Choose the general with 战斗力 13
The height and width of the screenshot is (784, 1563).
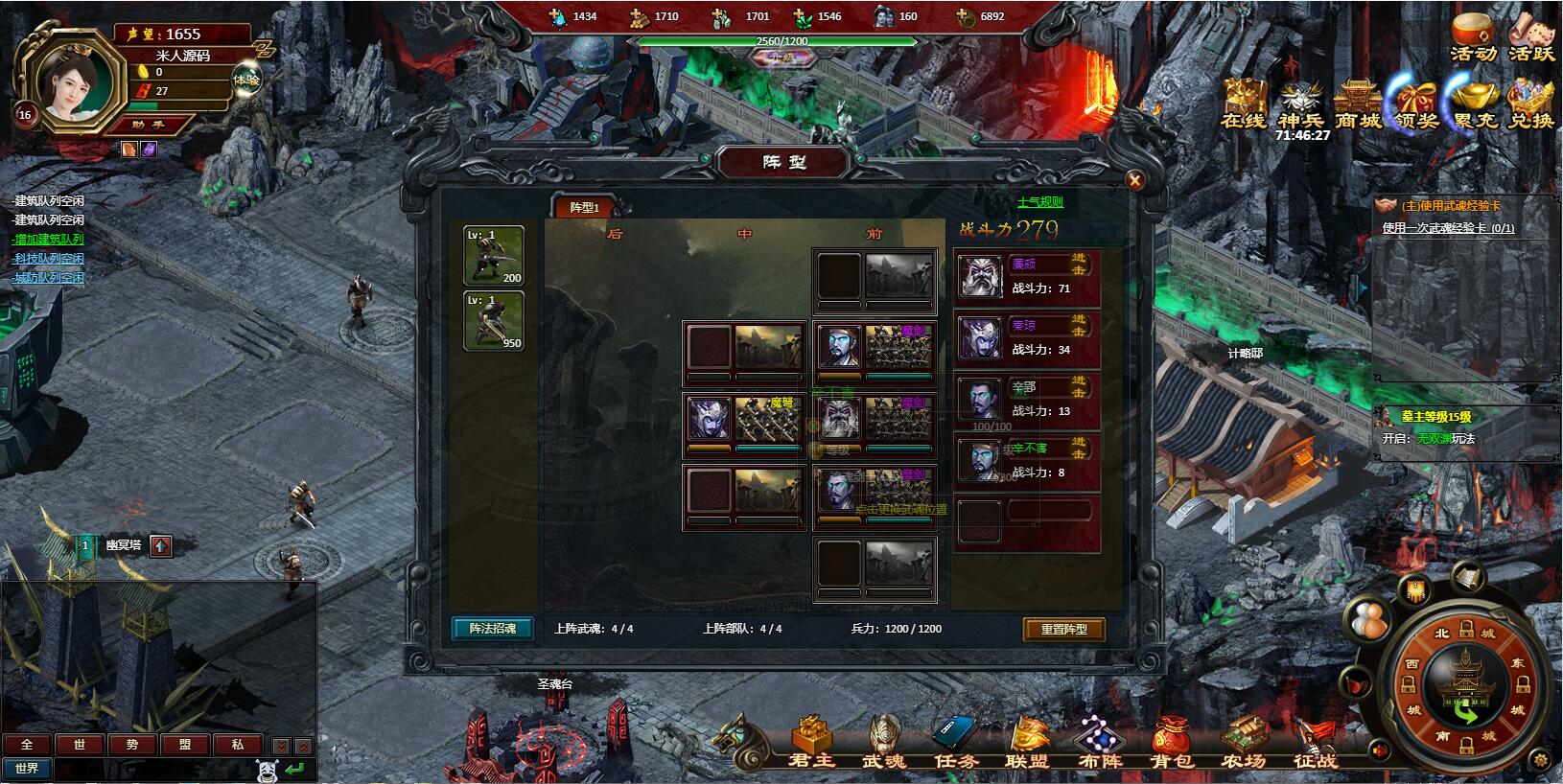pos(1026,399)
